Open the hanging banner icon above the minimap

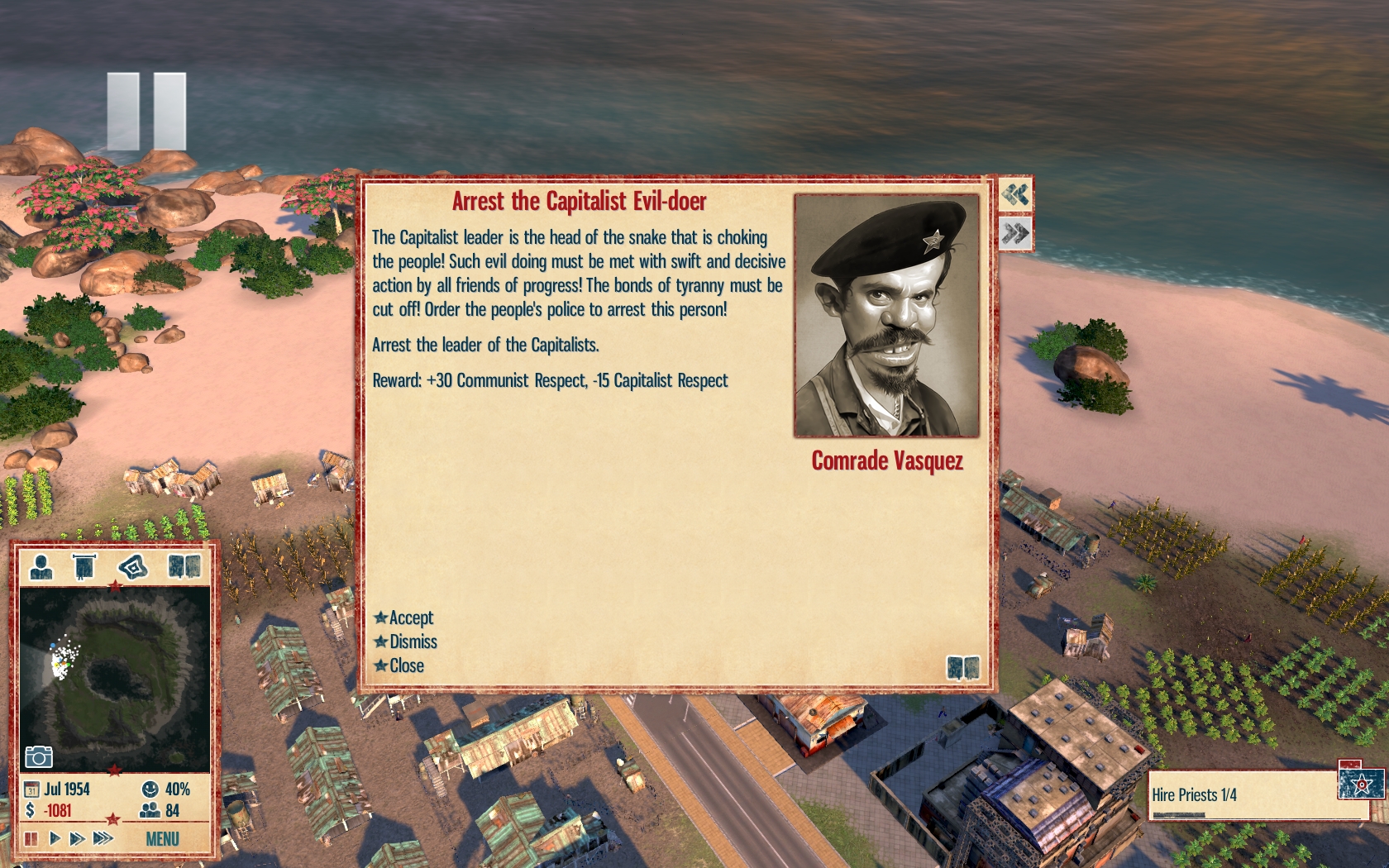(84, 566)
